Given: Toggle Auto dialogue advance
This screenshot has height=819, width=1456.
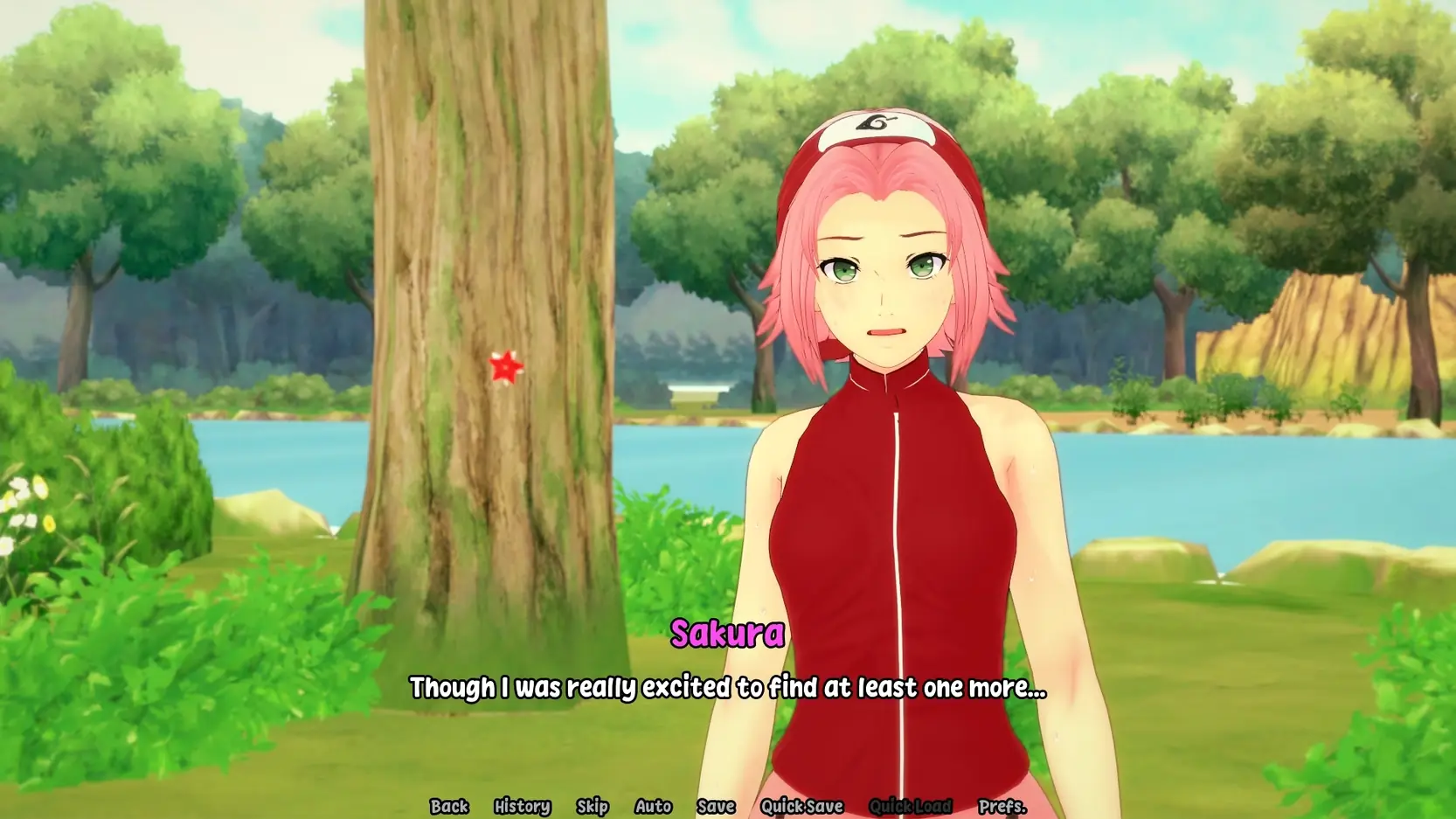Looking at the screenshot, I should [x=653, y=806].
